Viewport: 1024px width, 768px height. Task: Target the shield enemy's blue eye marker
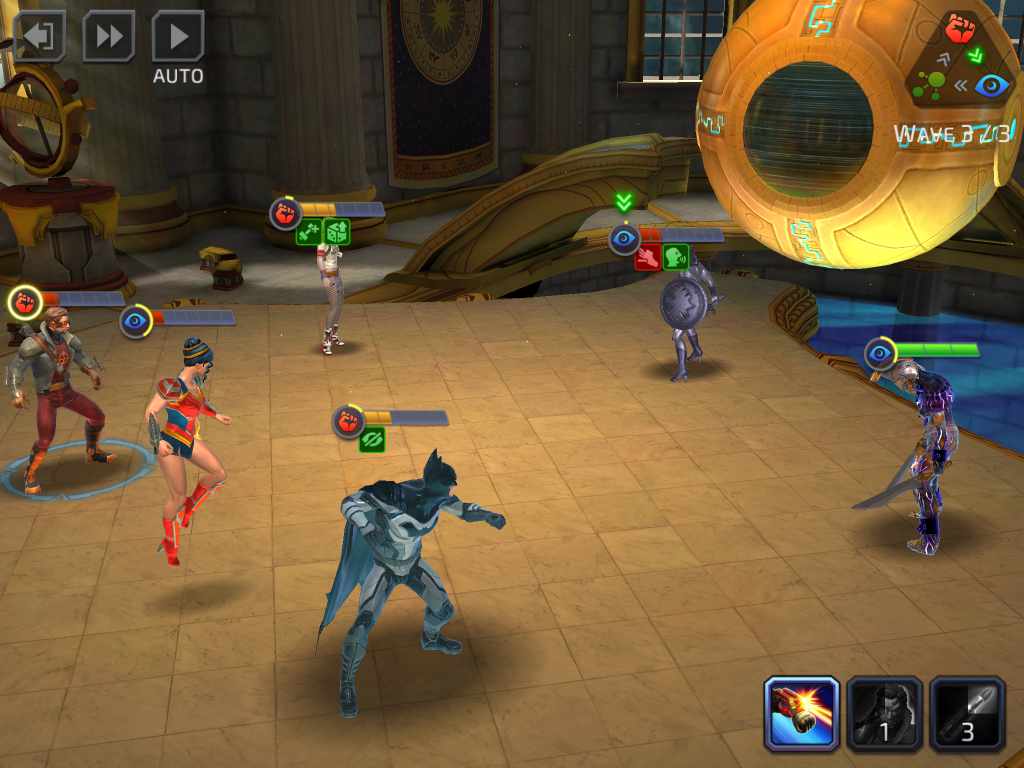pyautogui.click(x=624, y=238)
